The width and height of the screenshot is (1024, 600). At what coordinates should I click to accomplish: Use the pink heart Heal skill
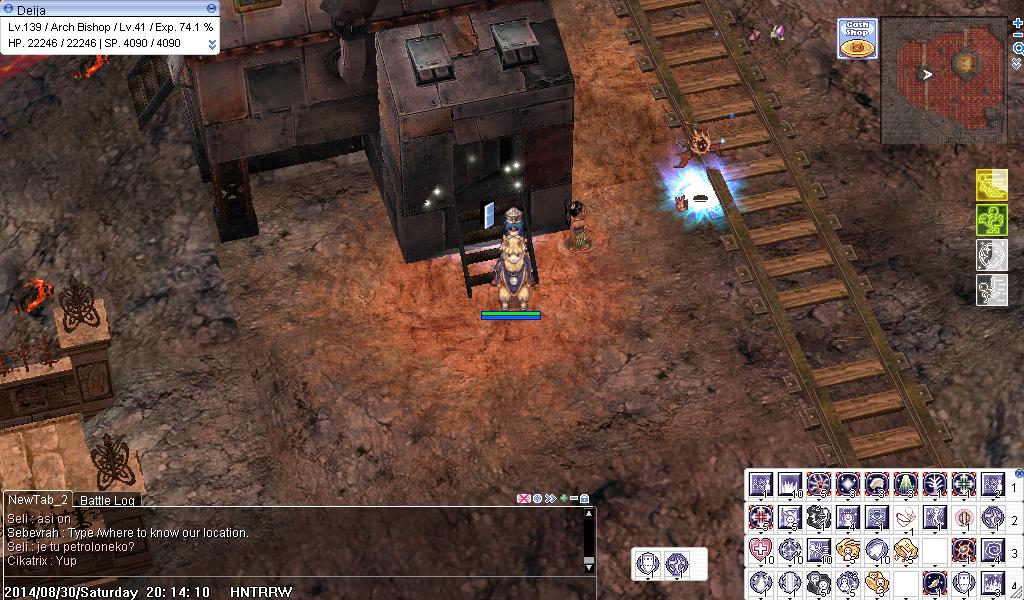click(x=761, y=549)
